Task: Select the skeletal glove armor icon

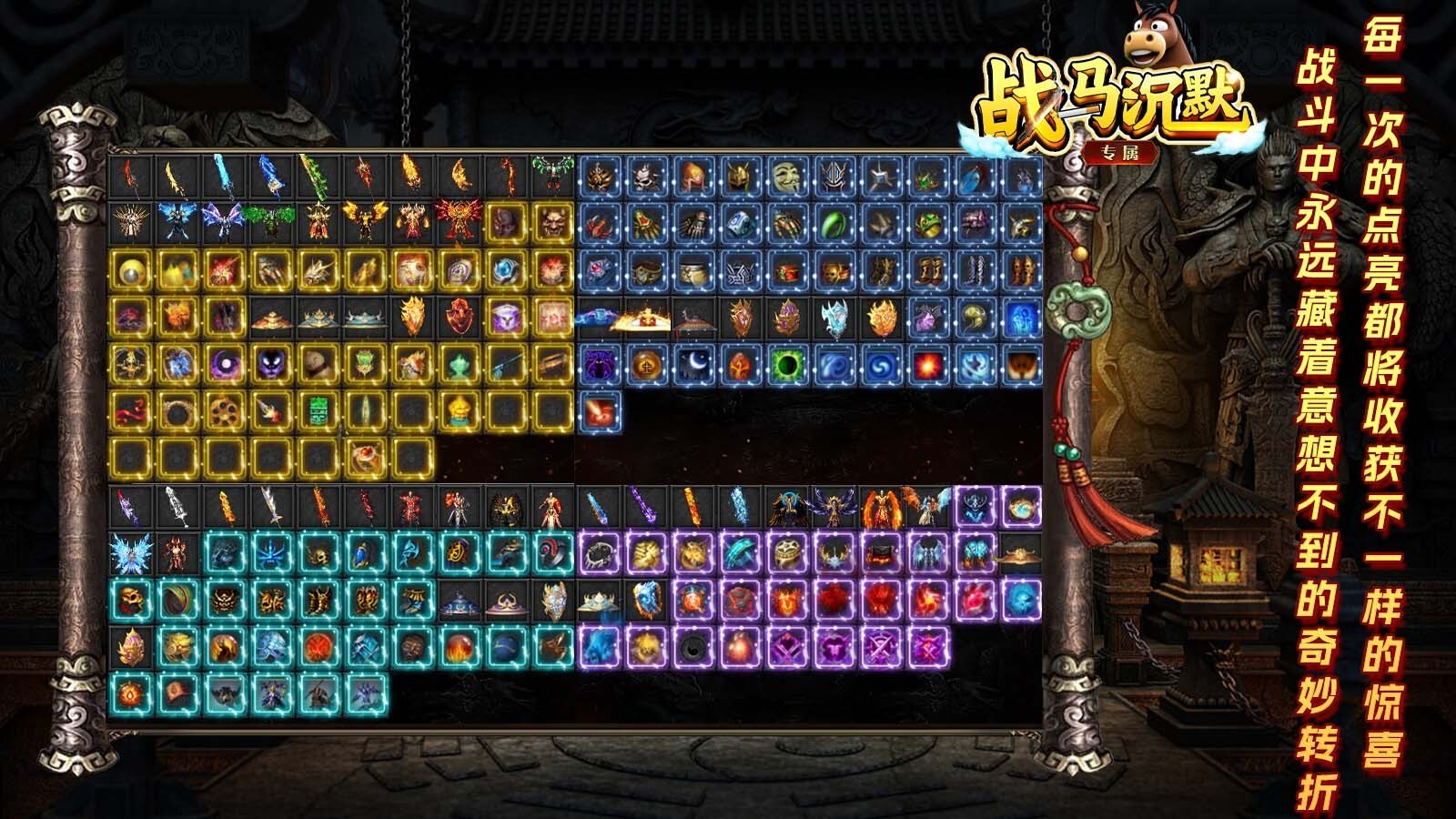Action: (697, 225)
